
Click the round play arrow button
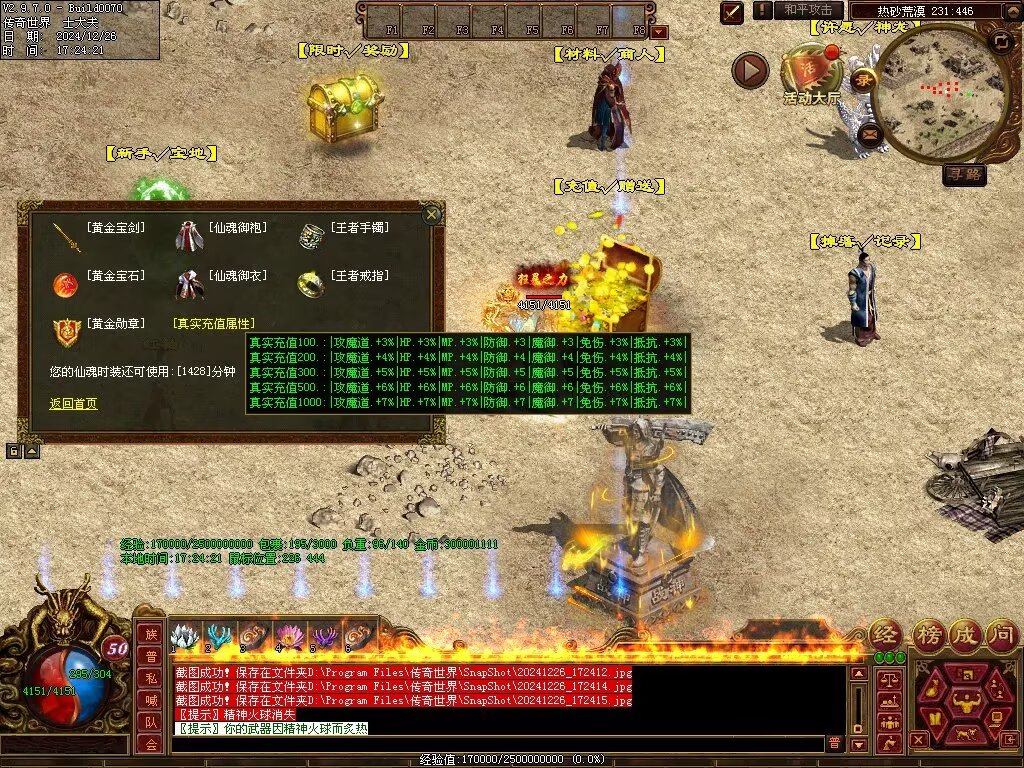[750, 70]
